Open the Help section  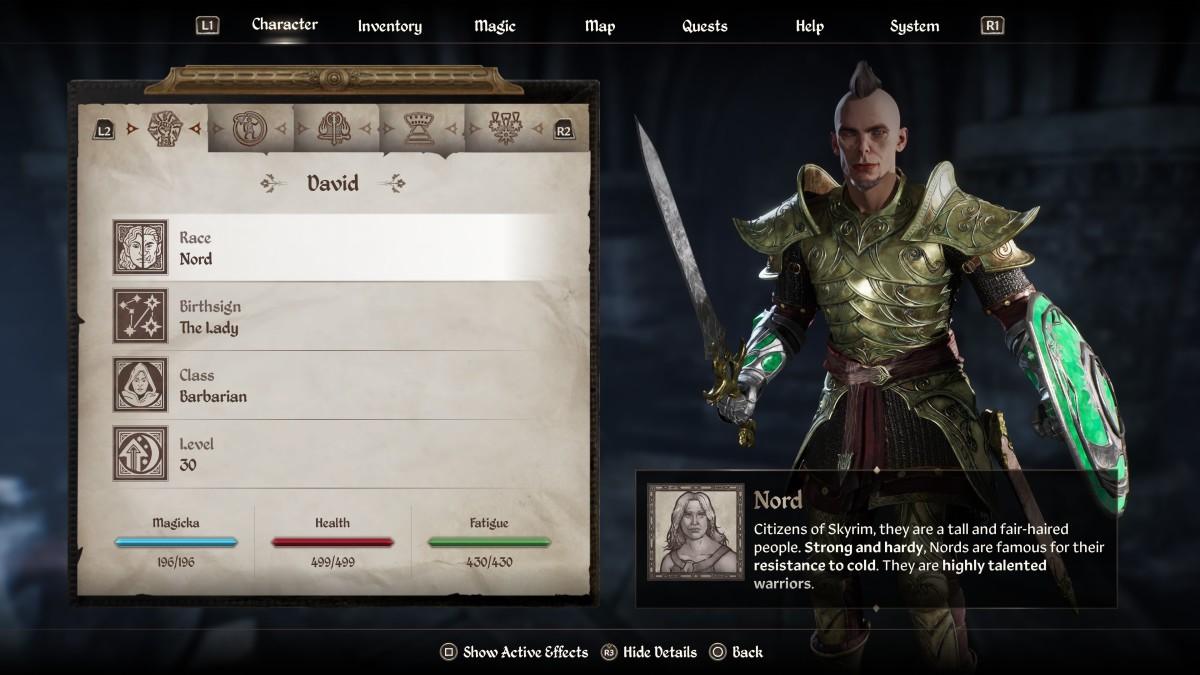809,26
